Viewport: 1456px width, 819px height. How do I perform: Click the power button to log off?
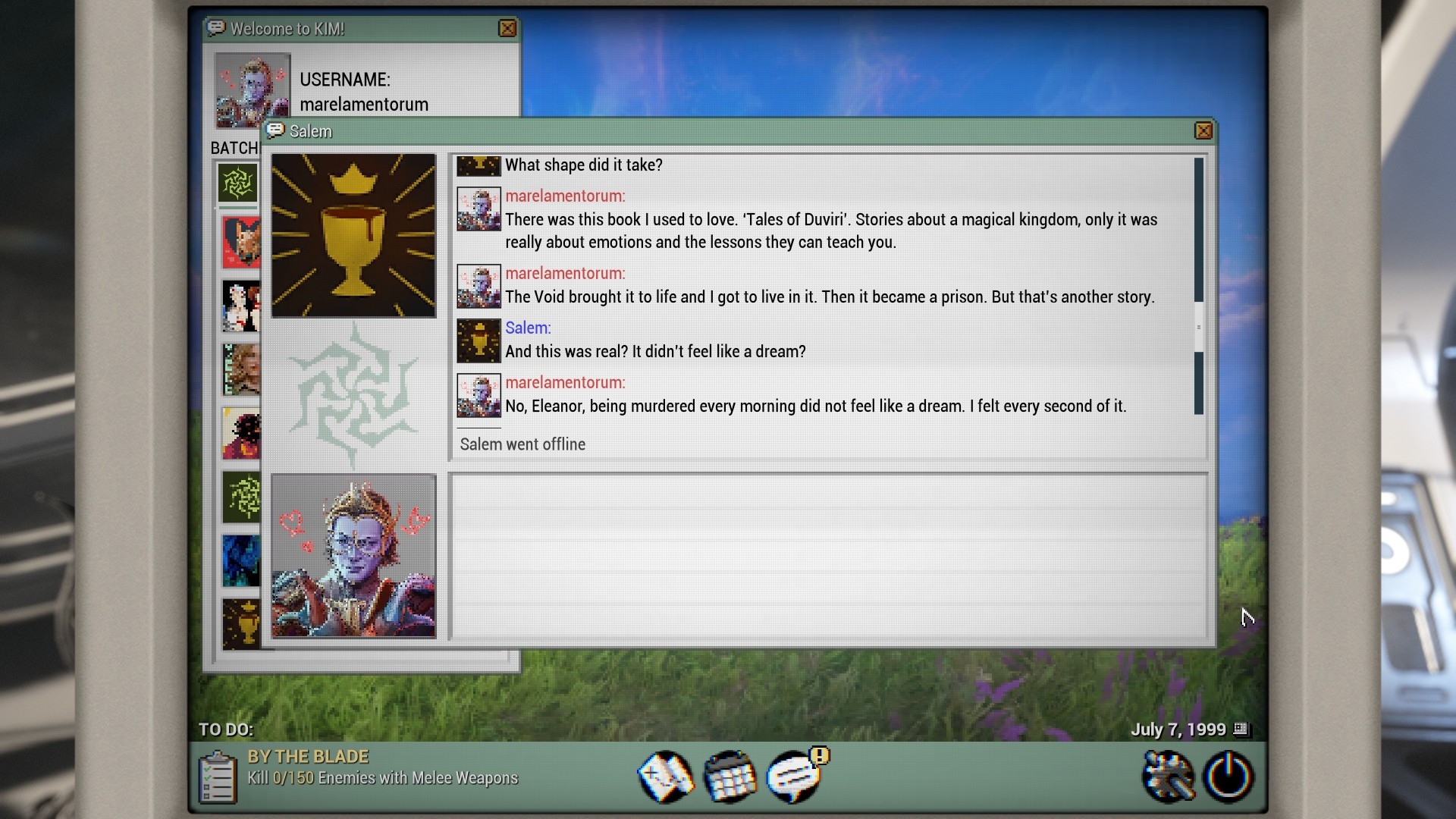point(1228,777)
